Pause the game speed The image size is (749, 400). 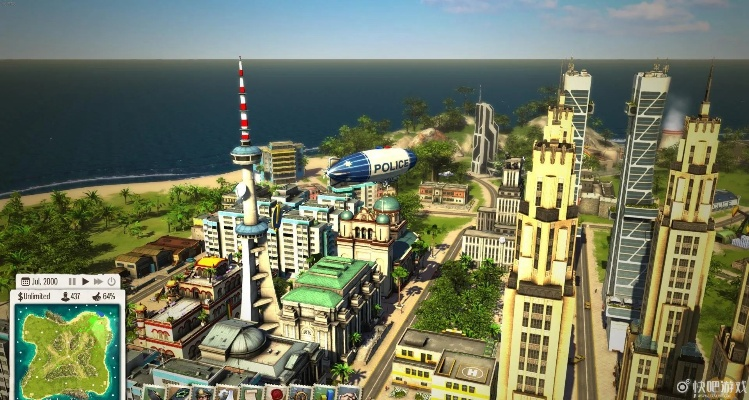pos(71,282)
